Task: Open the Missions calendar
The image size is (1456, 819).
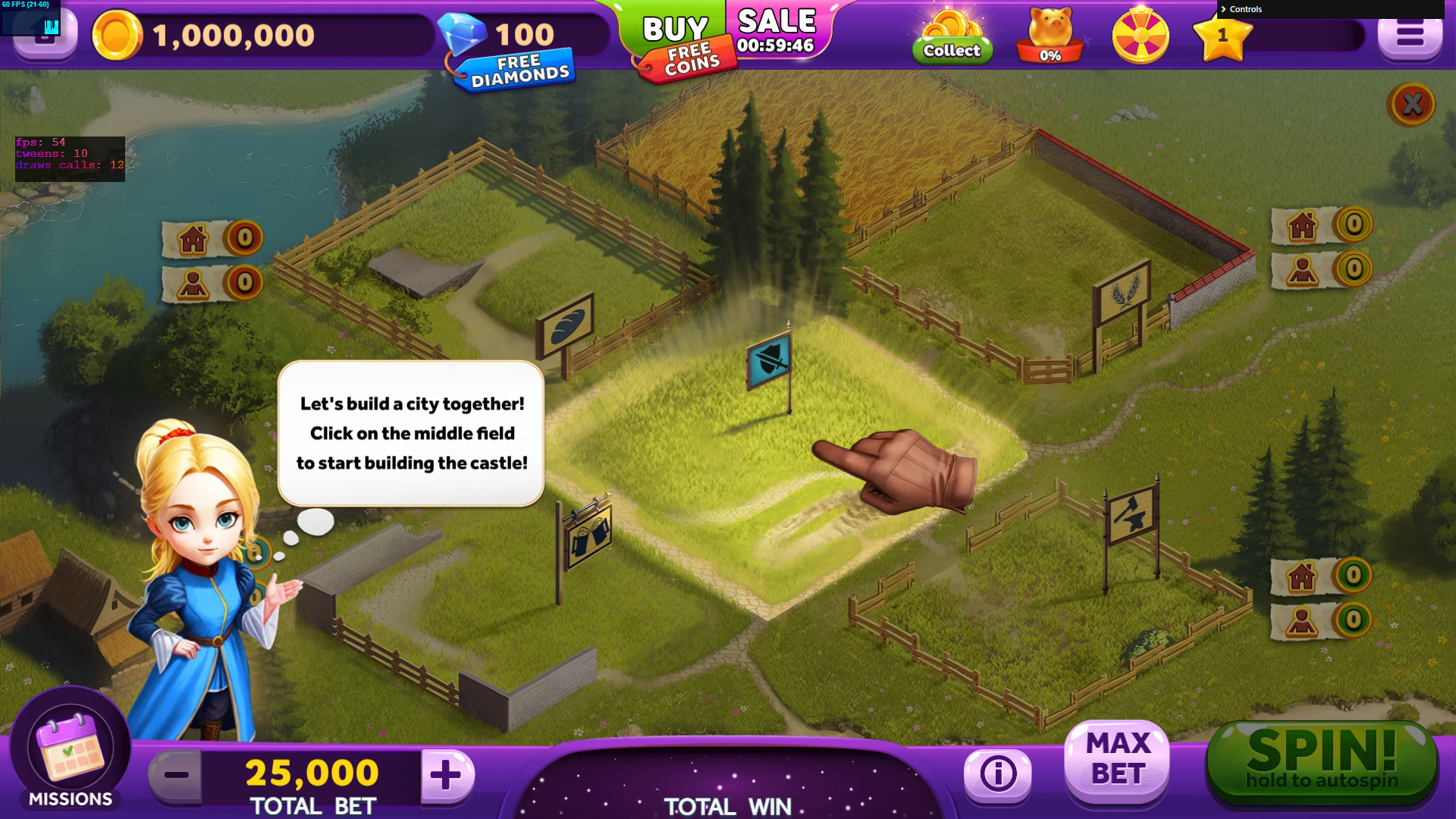Action: tap(70, 751)
